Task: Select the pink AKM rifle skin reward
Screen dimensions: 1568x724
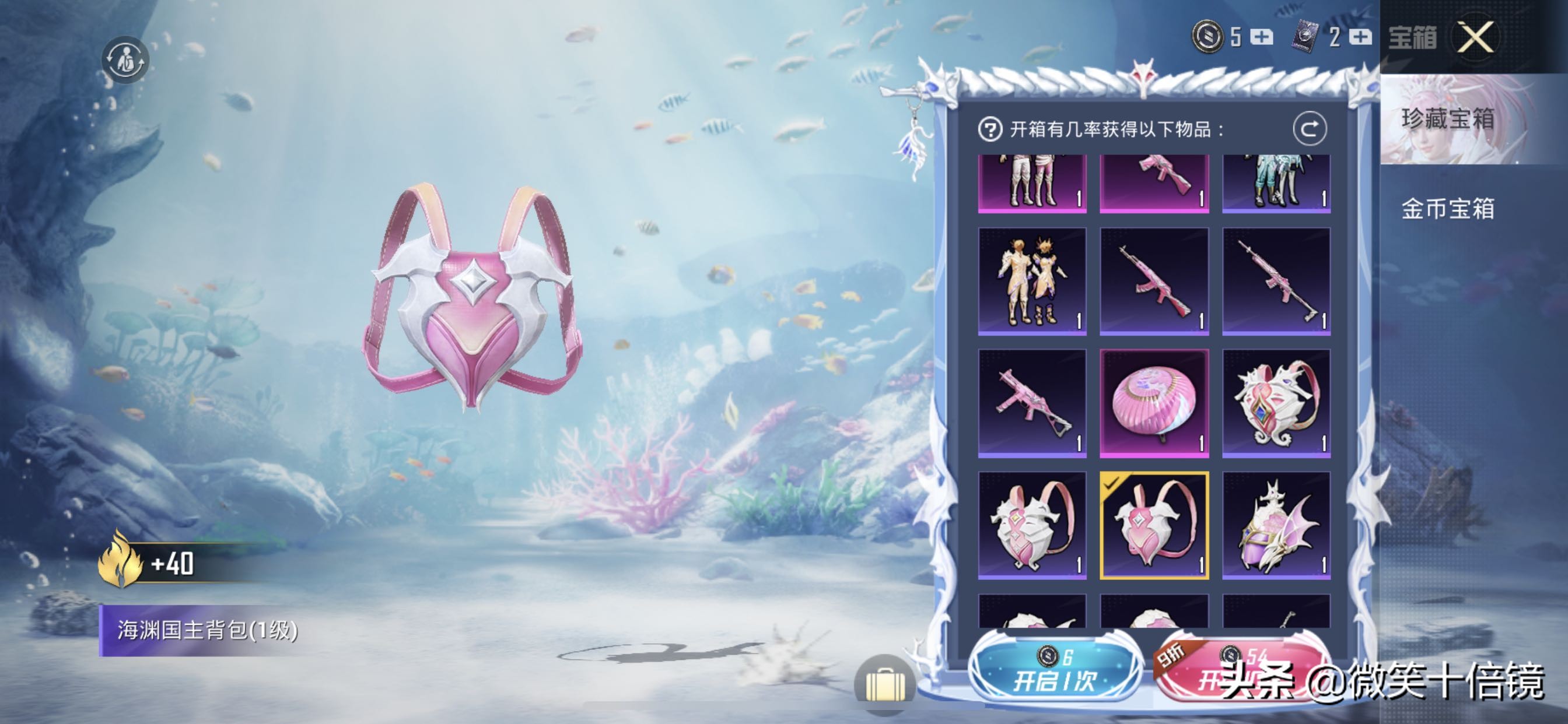Action: point(1154,281)
